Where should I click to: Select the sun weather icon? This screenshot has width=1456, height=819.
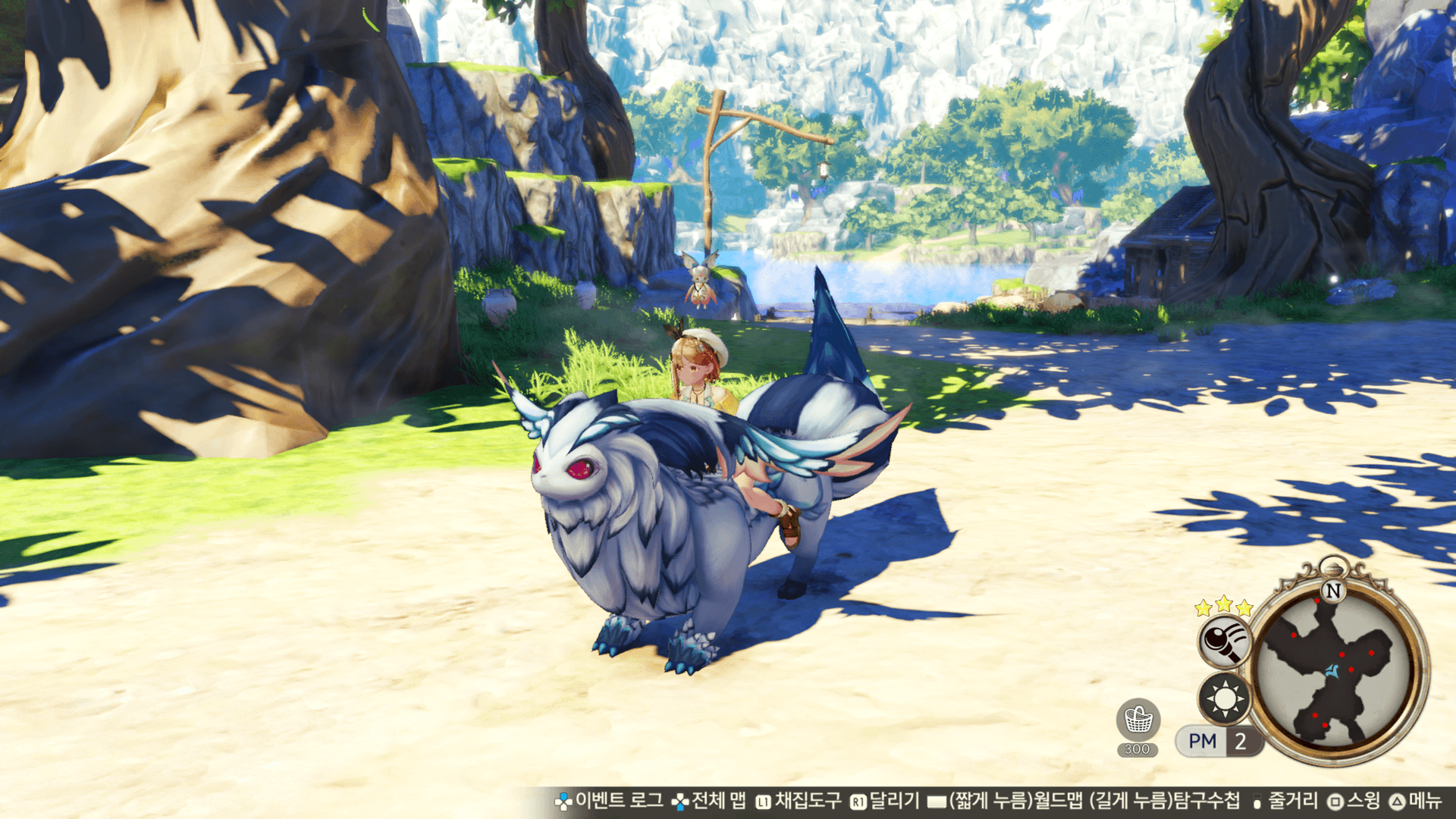tap(1224, 698)
